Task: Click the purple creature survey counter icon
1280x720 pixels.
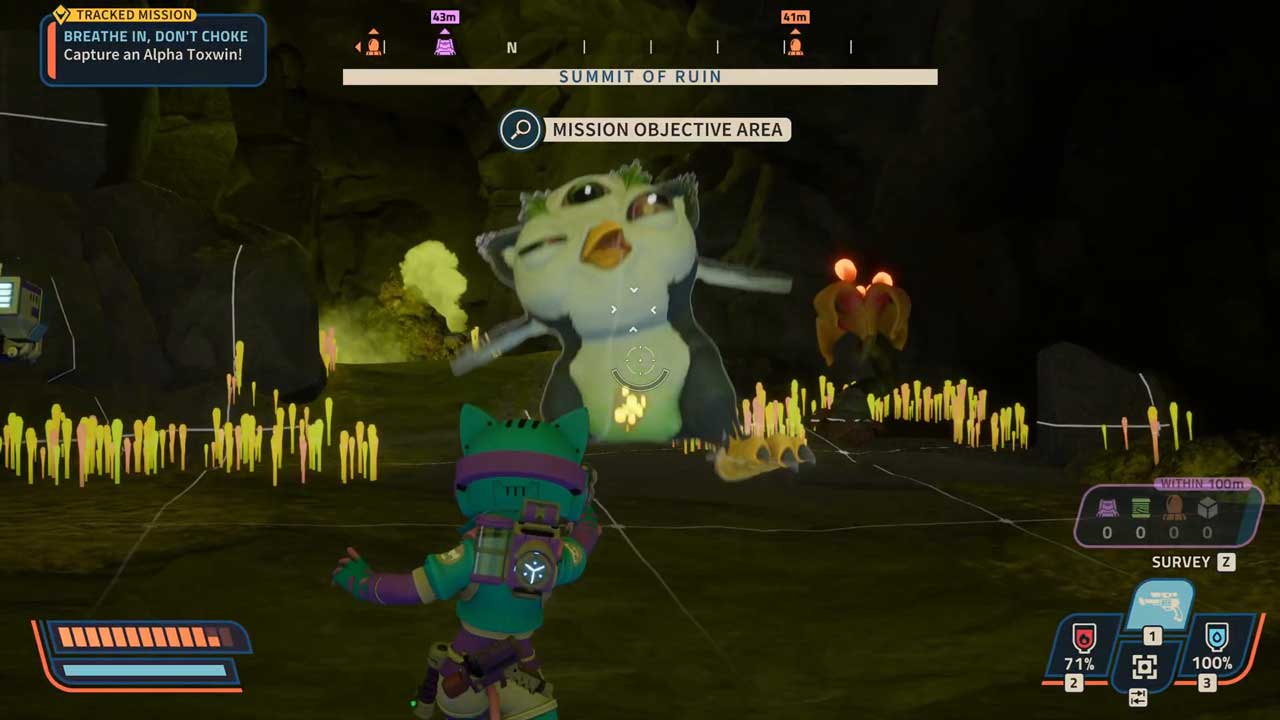Action: coord(1107,508)
